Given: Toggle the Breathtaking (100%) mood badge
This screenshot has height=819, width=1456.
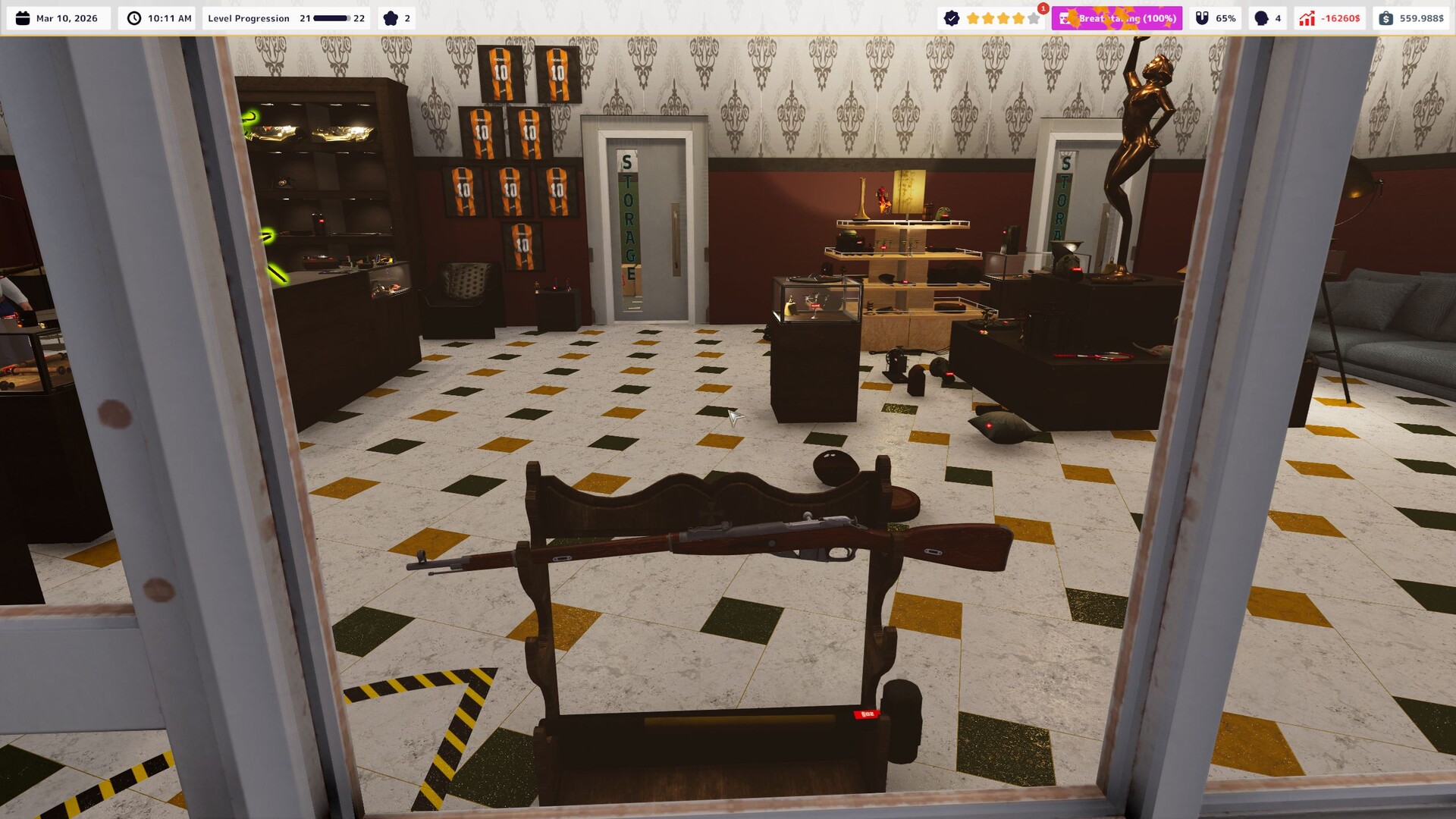Looking at the screenshot, I should [1119, 18].
